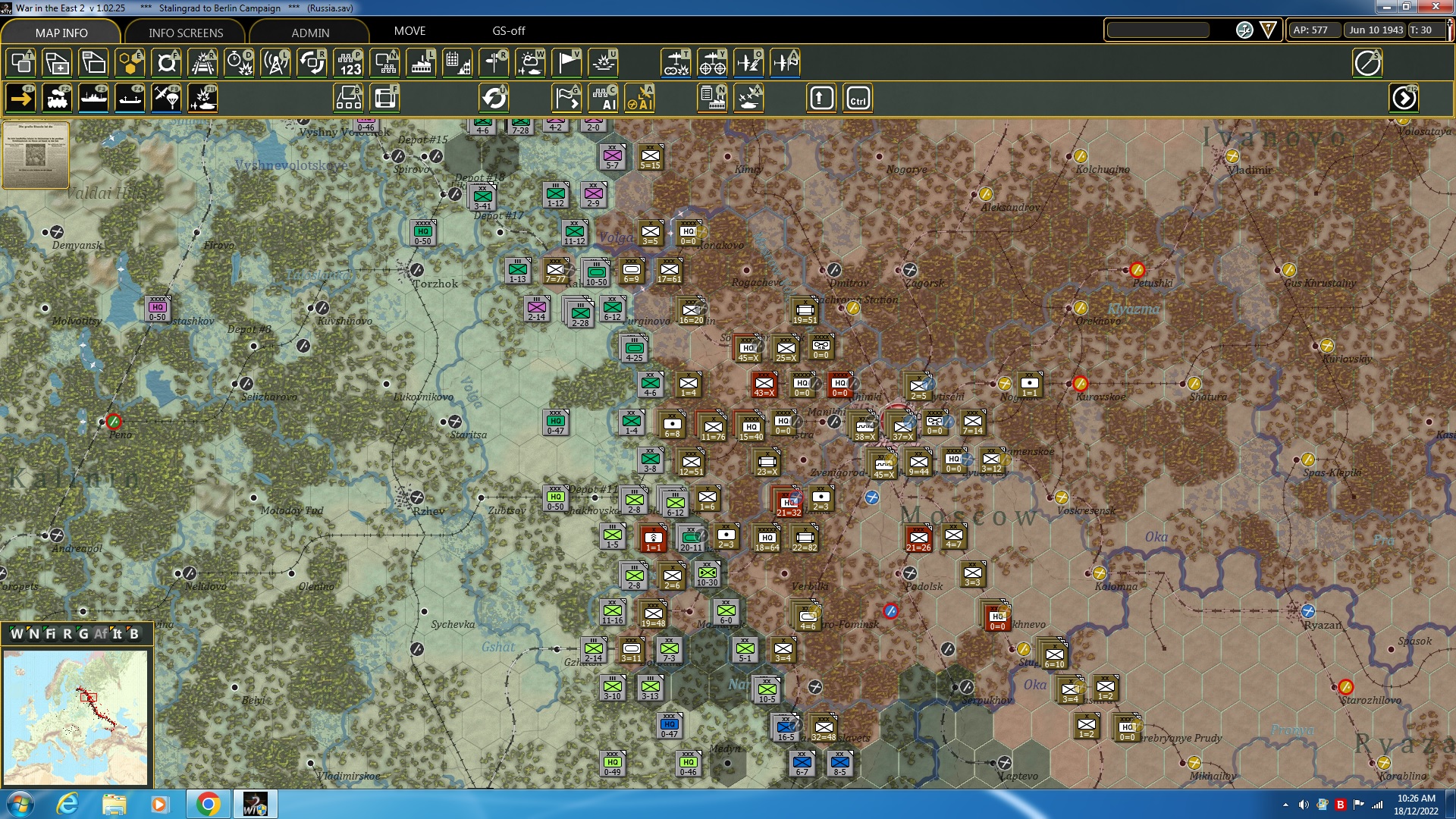Select the naval transport mode (F3) icon
Screen dimensions: 1456x819
coord(93,97)
